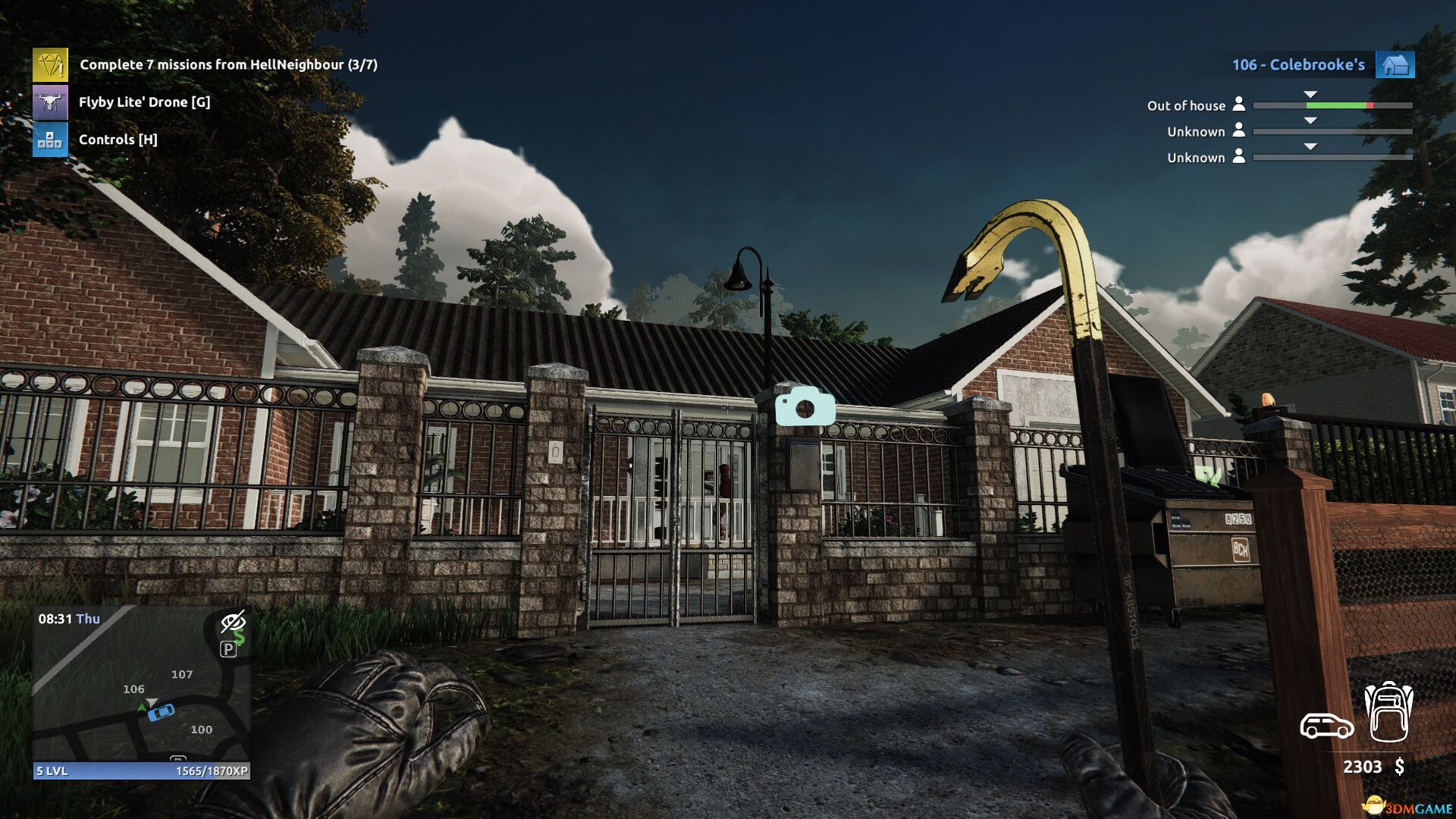Click the blue car marker on the minimap

point(161,714)
